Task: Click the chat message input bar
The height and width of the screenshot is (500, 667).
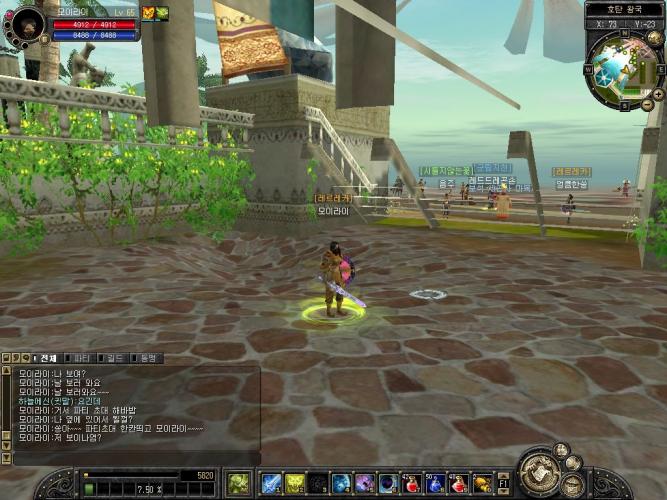Action: 130,458
